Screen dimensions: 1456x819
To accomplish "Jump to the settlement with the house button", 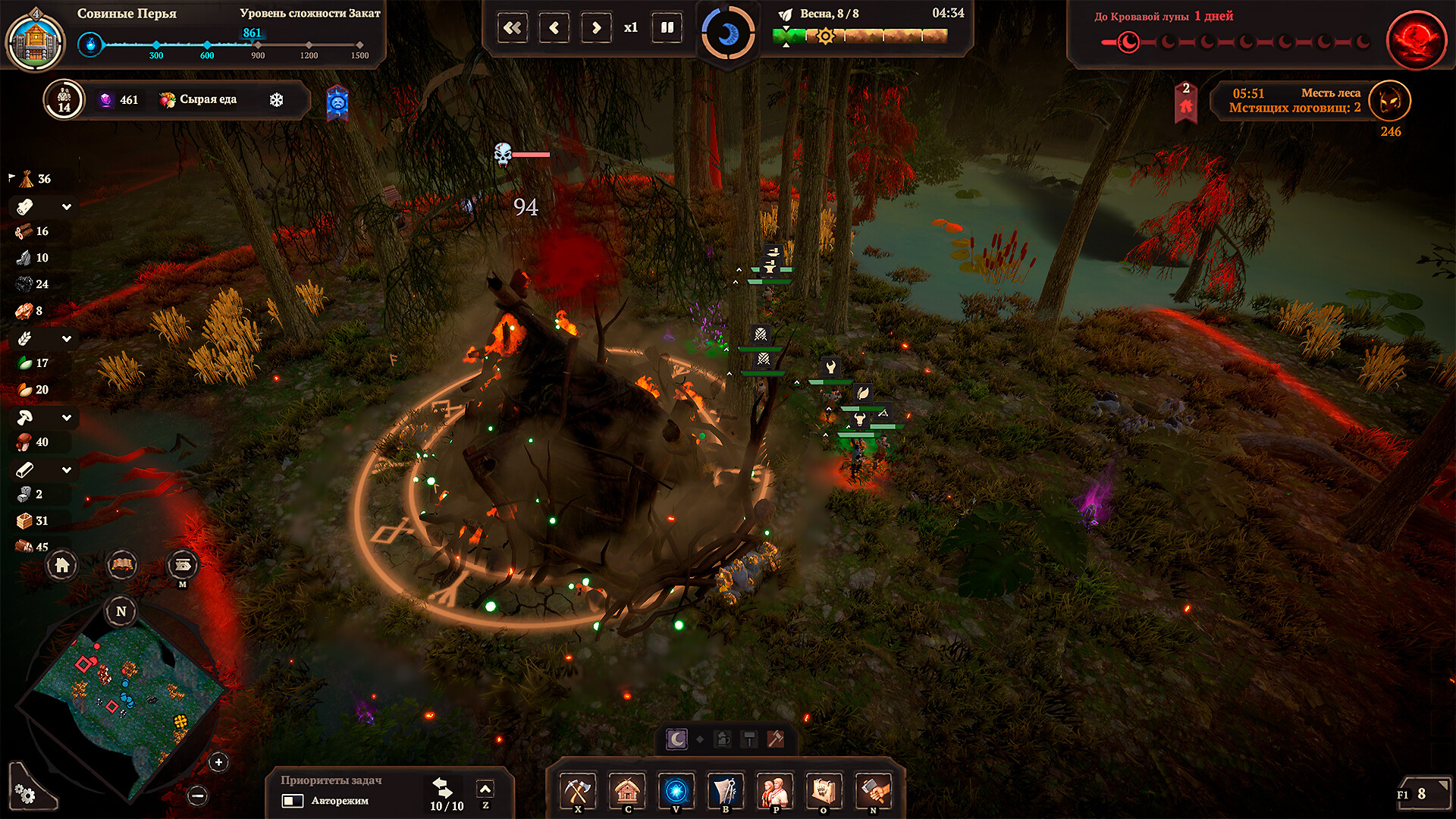I will click(x=62, y=565).
